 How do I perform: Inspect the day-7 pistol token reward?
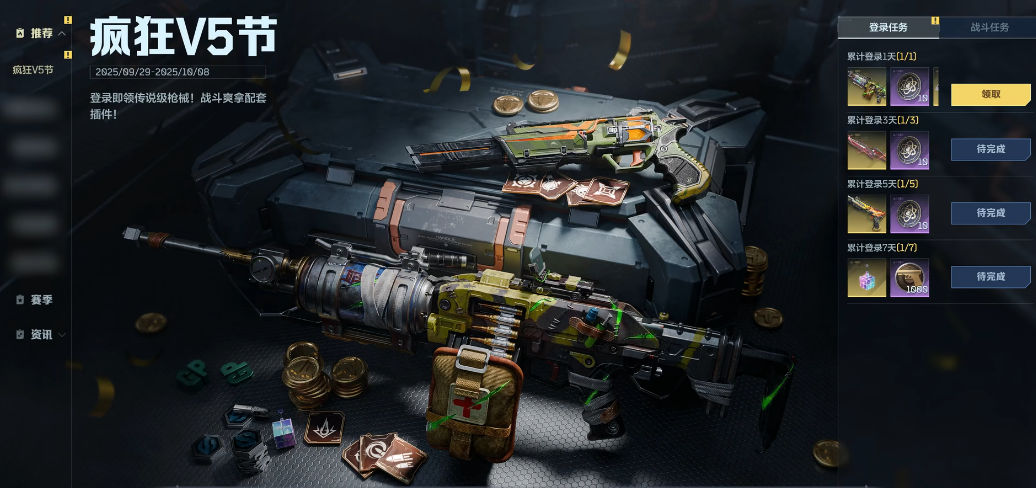[909, 277]
